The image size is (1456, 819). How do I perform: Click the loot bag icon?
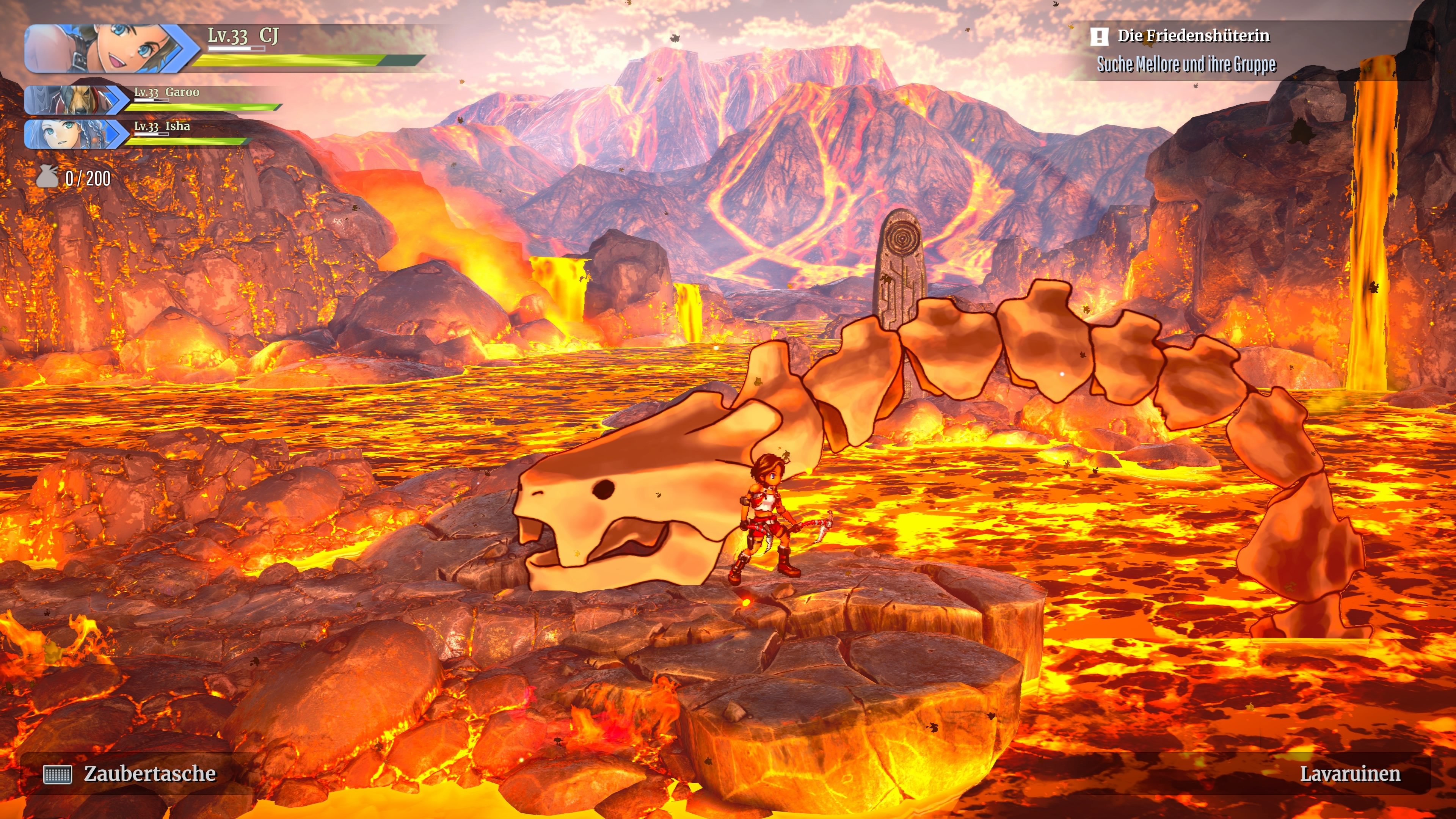pyautogui.click(x=47, y=177)
